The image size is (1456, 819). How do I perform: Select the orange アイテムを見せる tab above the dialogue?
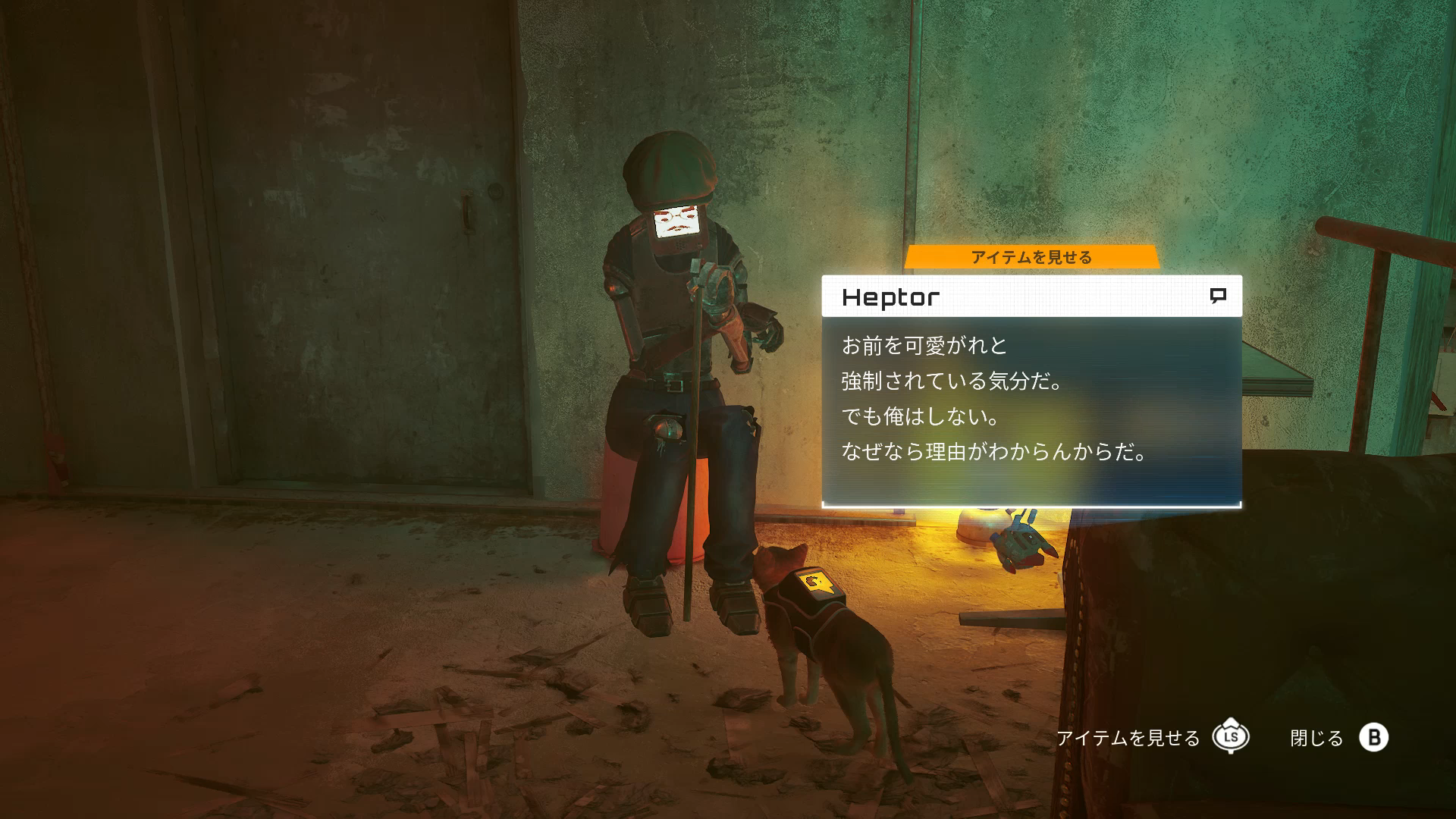tap(1031, 257)
